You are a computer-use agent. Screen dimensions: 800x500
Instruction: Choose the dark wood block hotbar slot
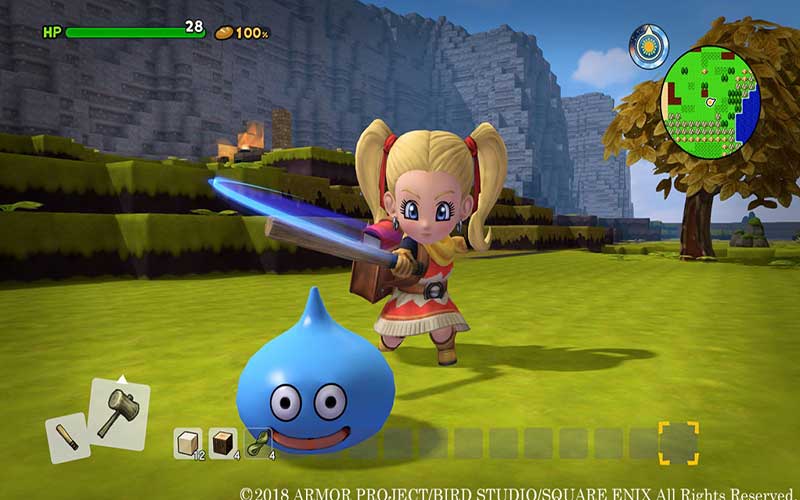[223, 442]
